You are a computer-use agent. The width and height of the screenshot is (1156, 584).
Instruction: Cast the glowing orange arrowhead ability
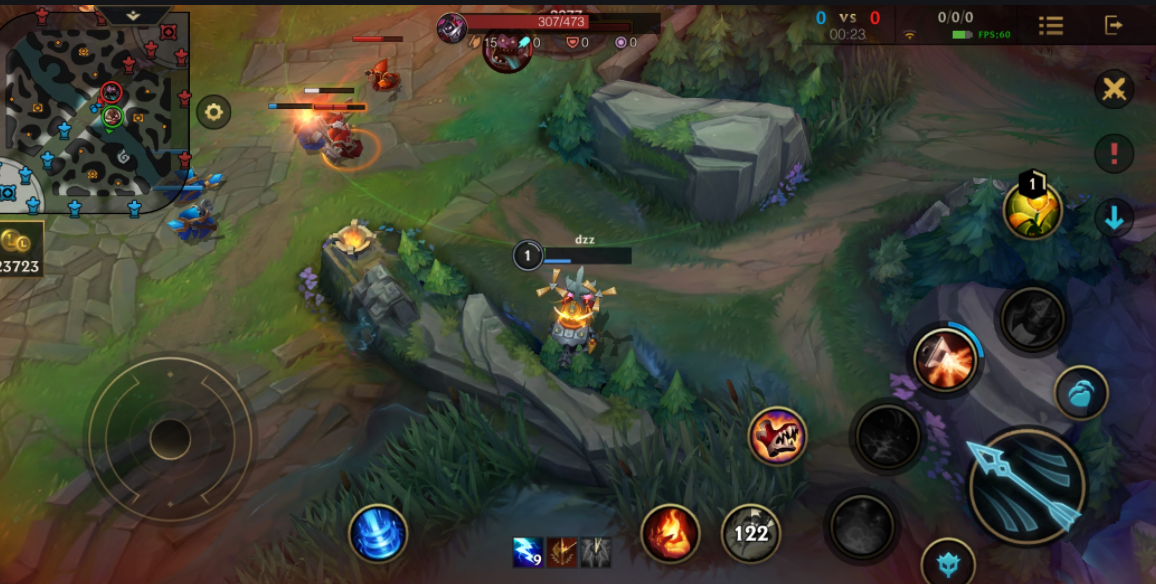(944, 359)
